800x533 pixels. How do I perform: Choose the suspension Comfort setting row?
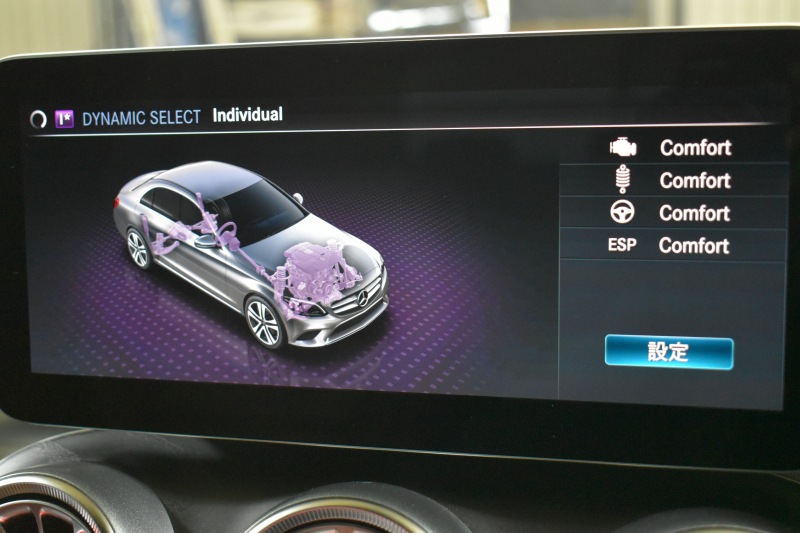coord(672,180)
